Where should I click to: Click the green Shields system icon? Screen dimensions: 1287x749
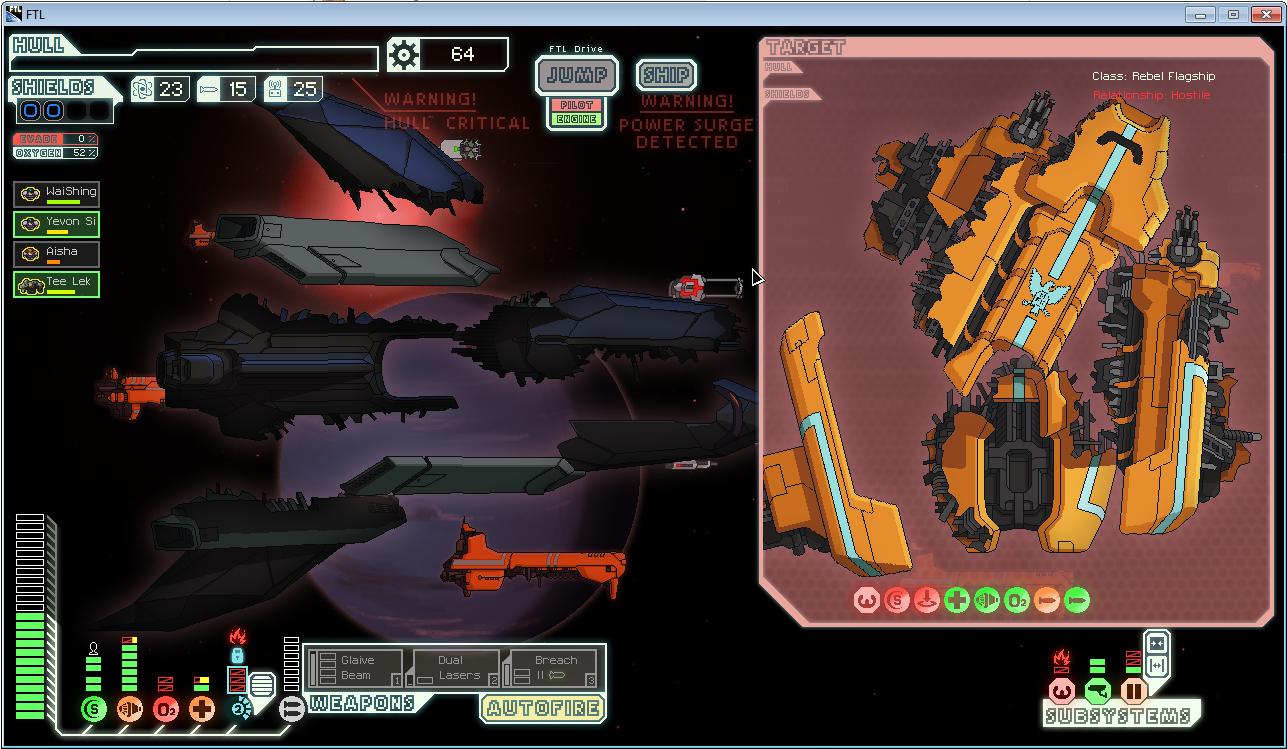coord(94,709)
